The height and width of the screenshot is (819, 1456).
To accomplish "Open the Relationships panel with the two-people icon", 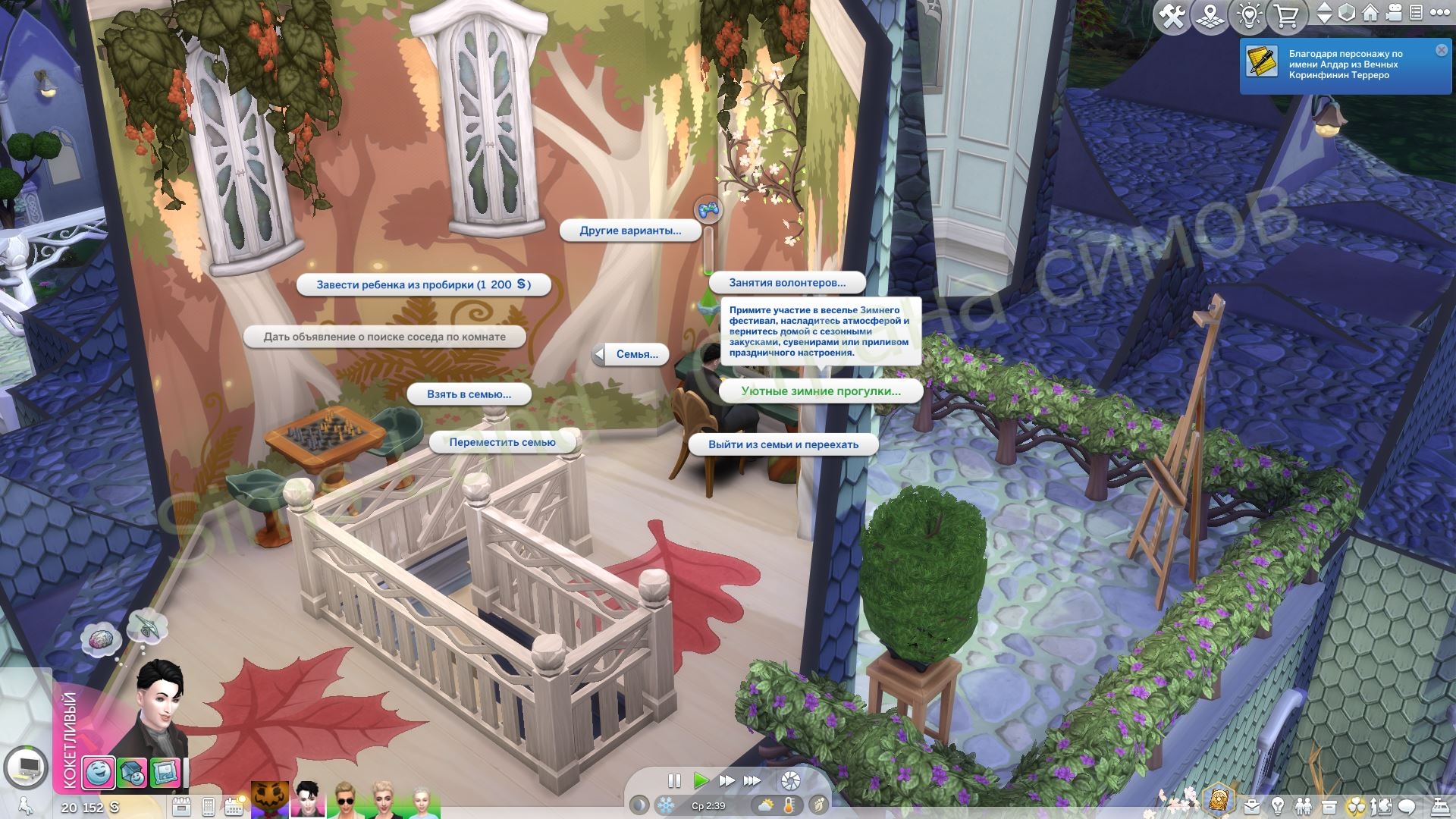I will click(1304, 806).
